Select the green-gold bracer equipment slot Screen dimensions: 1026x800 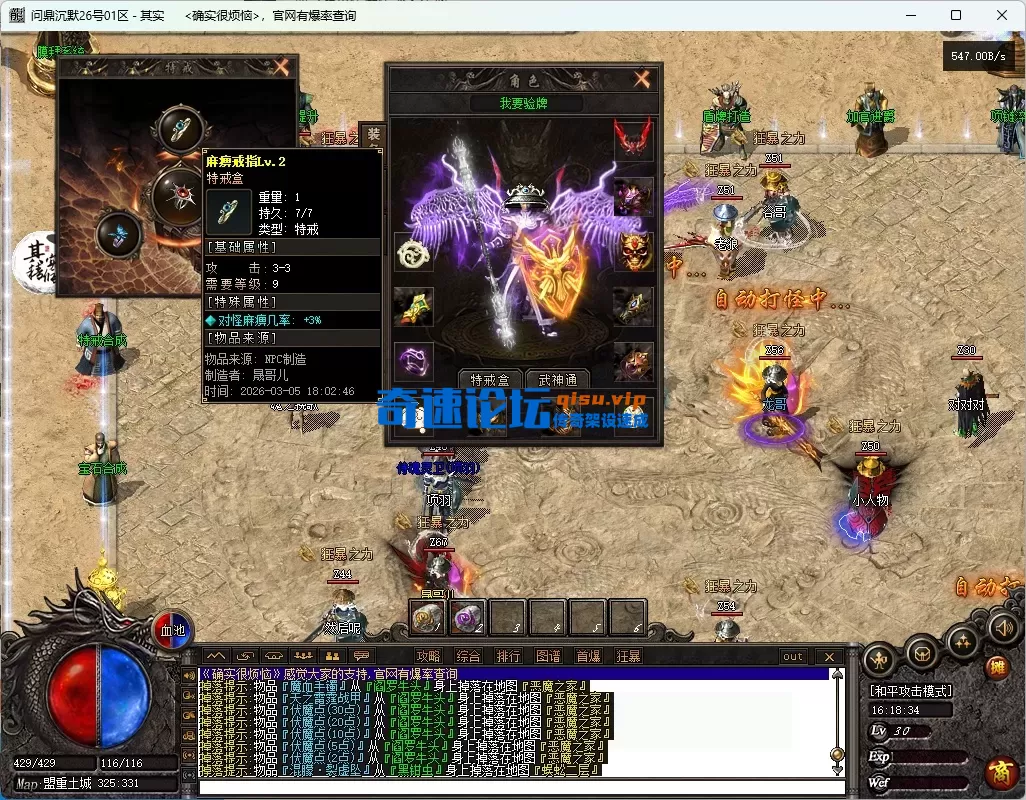click(x=413, y=307)
